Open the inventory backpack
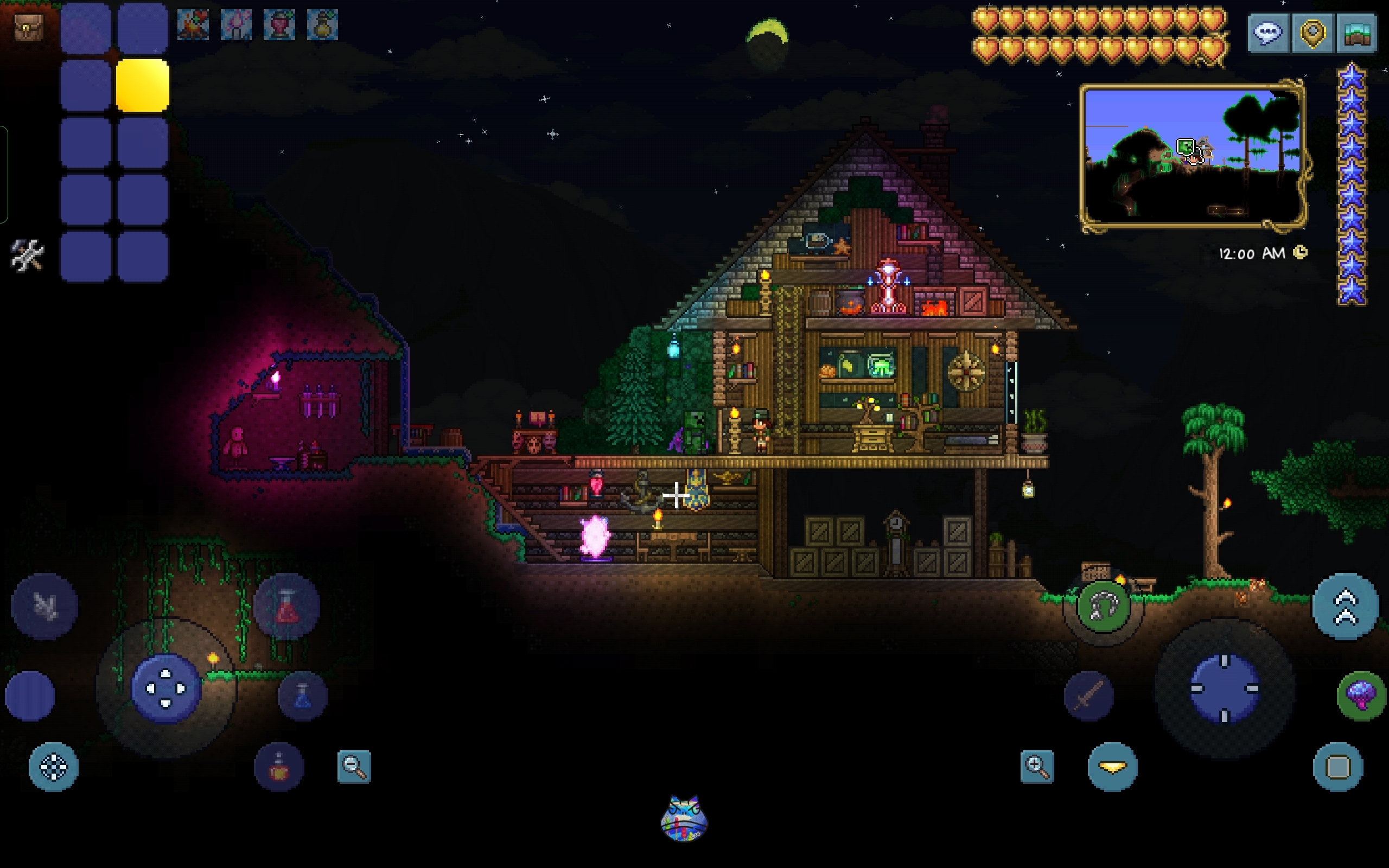This screenshot has width=1389, height=868. pos(28,27)
